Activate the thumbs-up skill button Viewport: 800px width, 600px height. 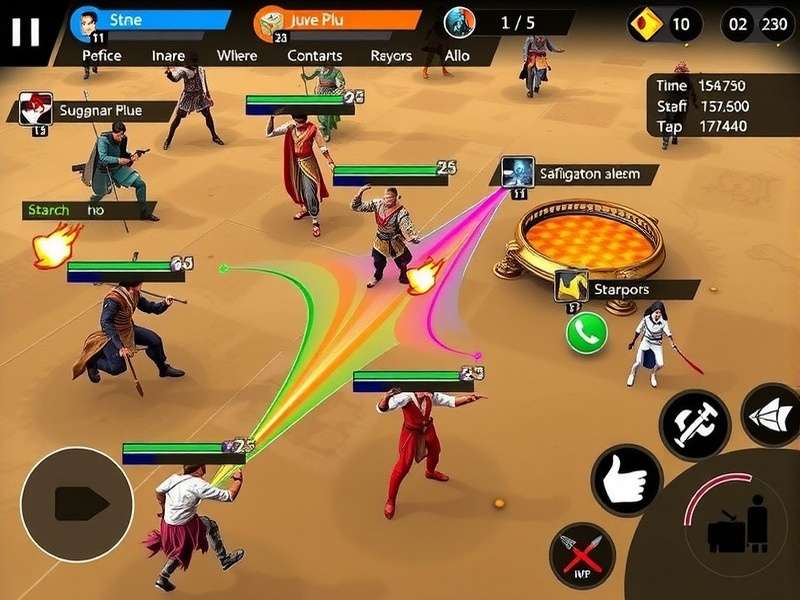(x=627, y=480)
